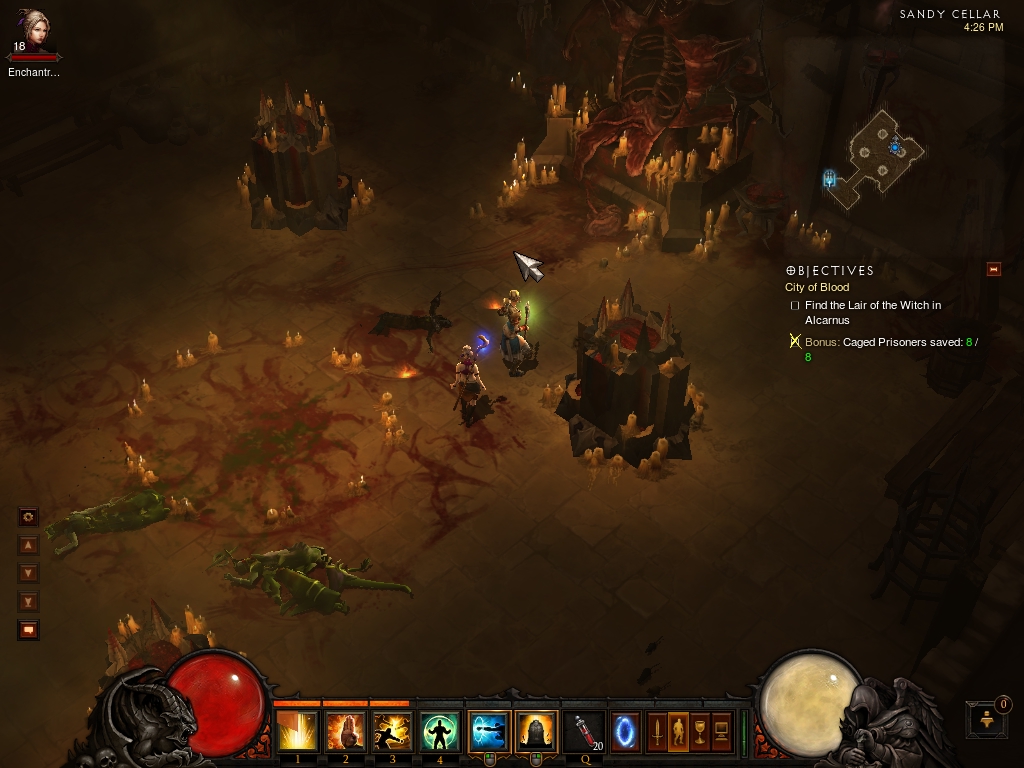
Task: Open chat settings gear button
Action: (29, 517)
